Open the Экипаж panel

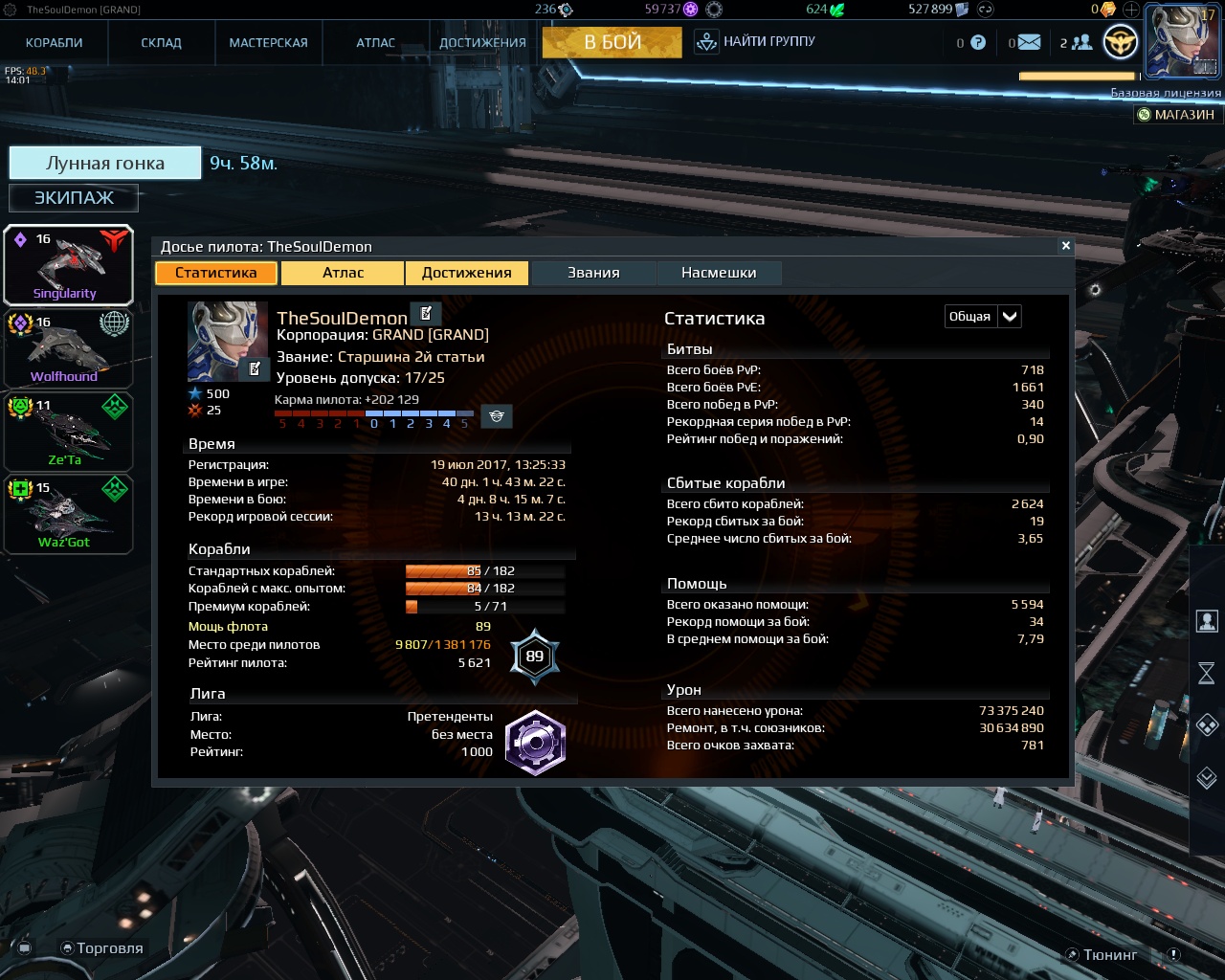[x=74, y=198]
